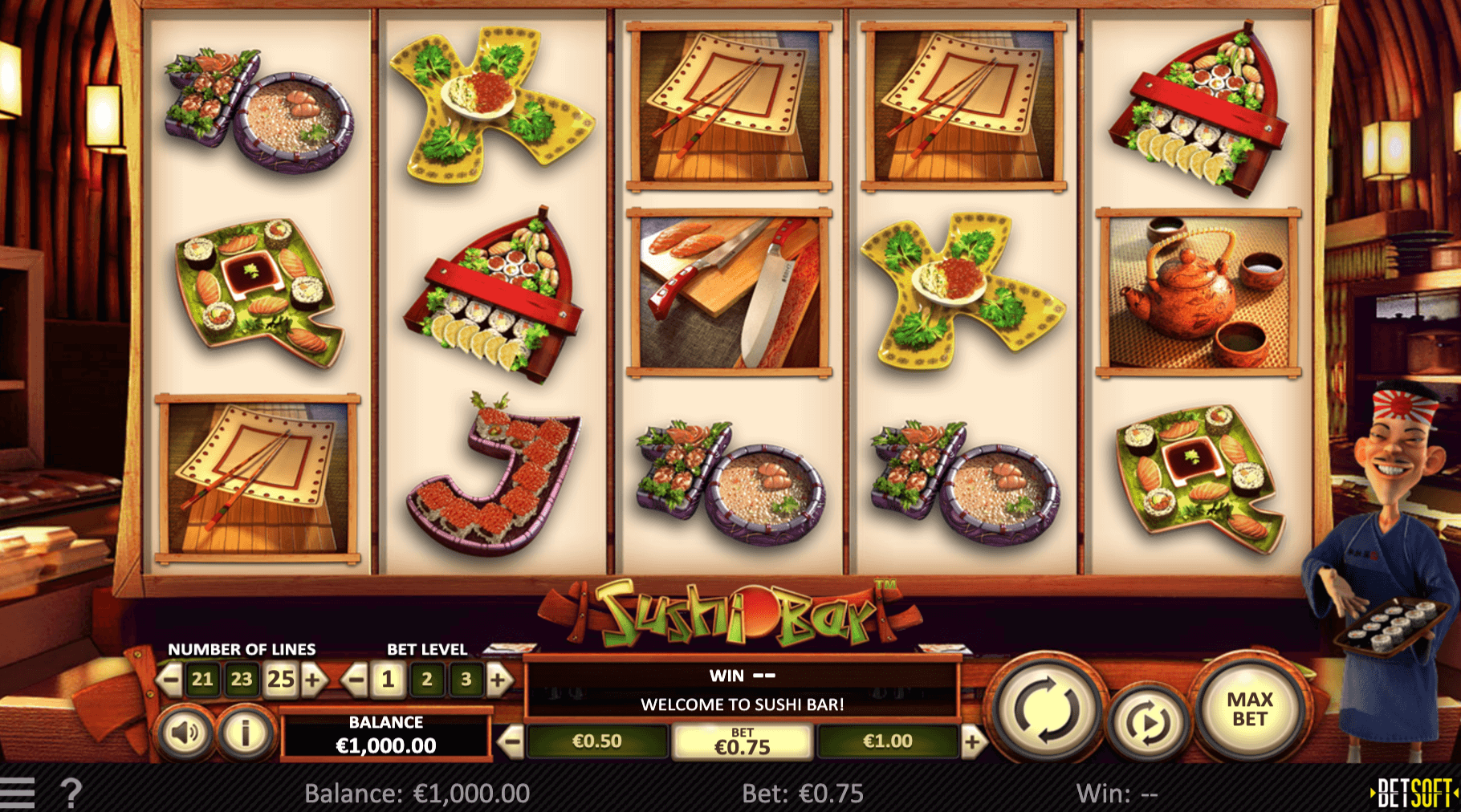Open the hamburger menu

pos(18,793)
